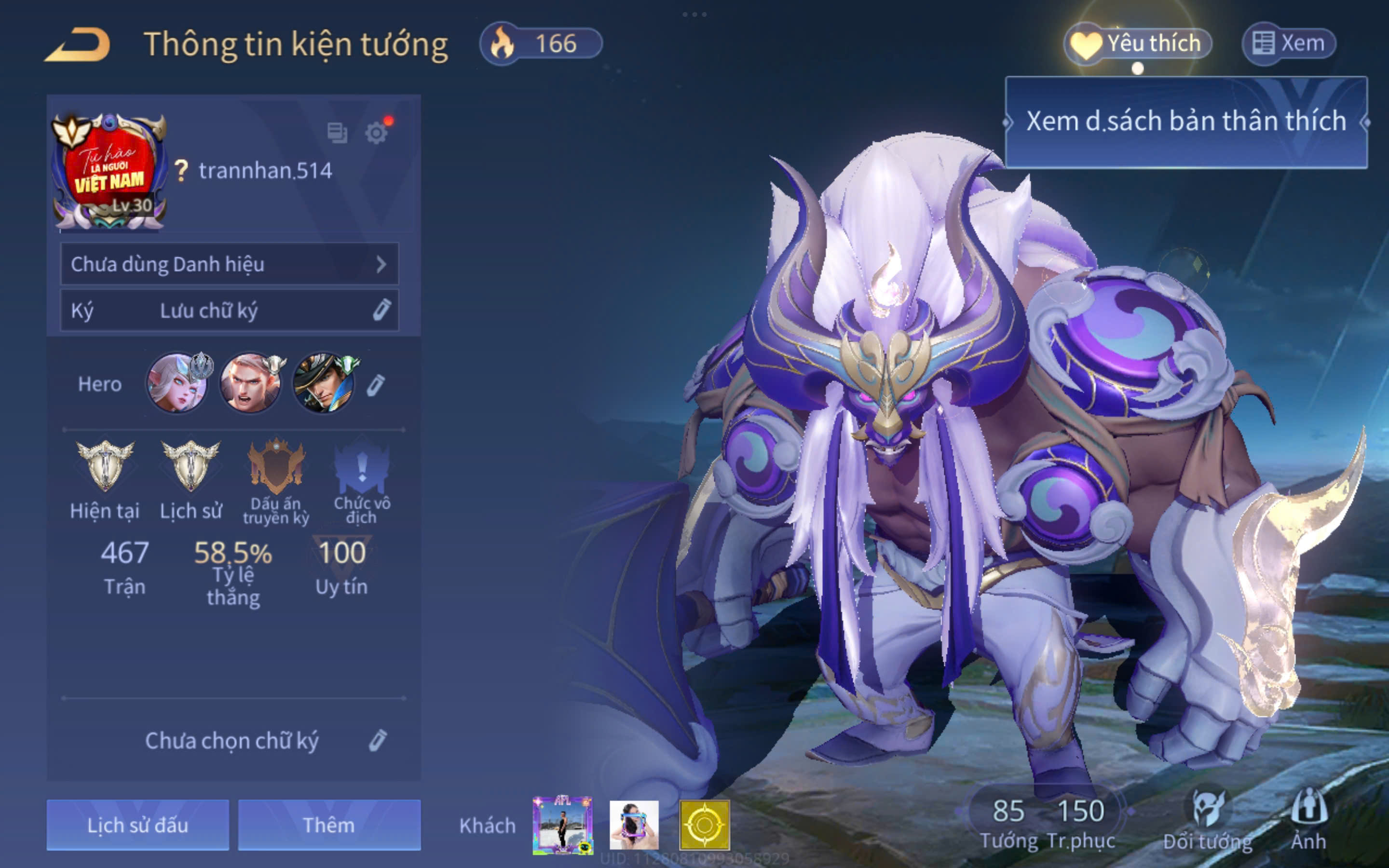The width and height of the screenshot is (1389, 868).
Task: Click the flame popularity counter 166
Action: click(541, 43)
